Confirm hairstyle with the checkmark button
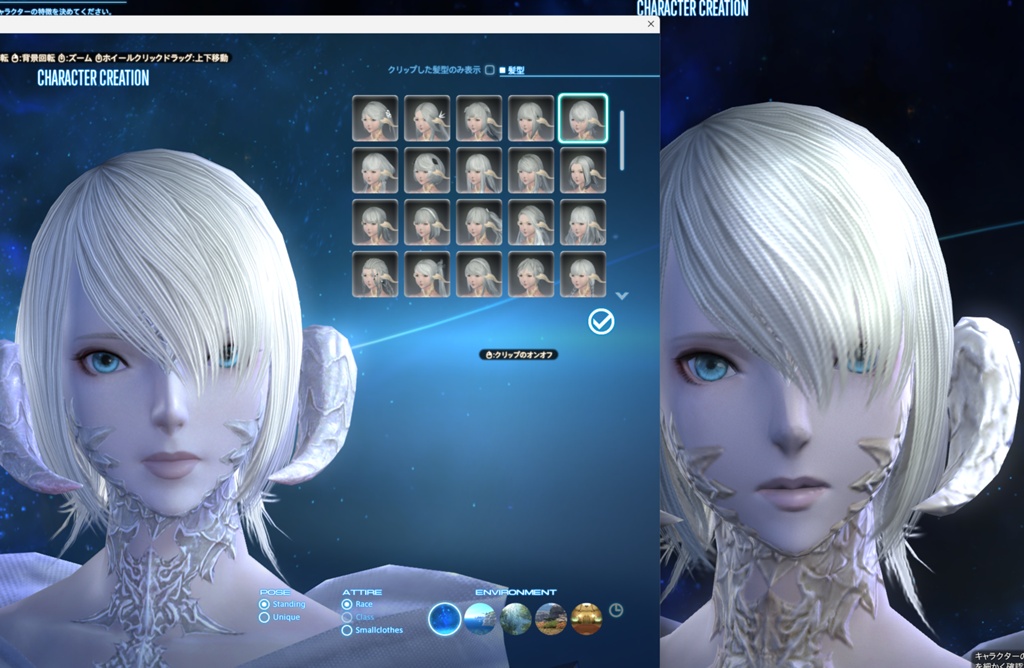The image size is (1024, 668). (601, 321)
